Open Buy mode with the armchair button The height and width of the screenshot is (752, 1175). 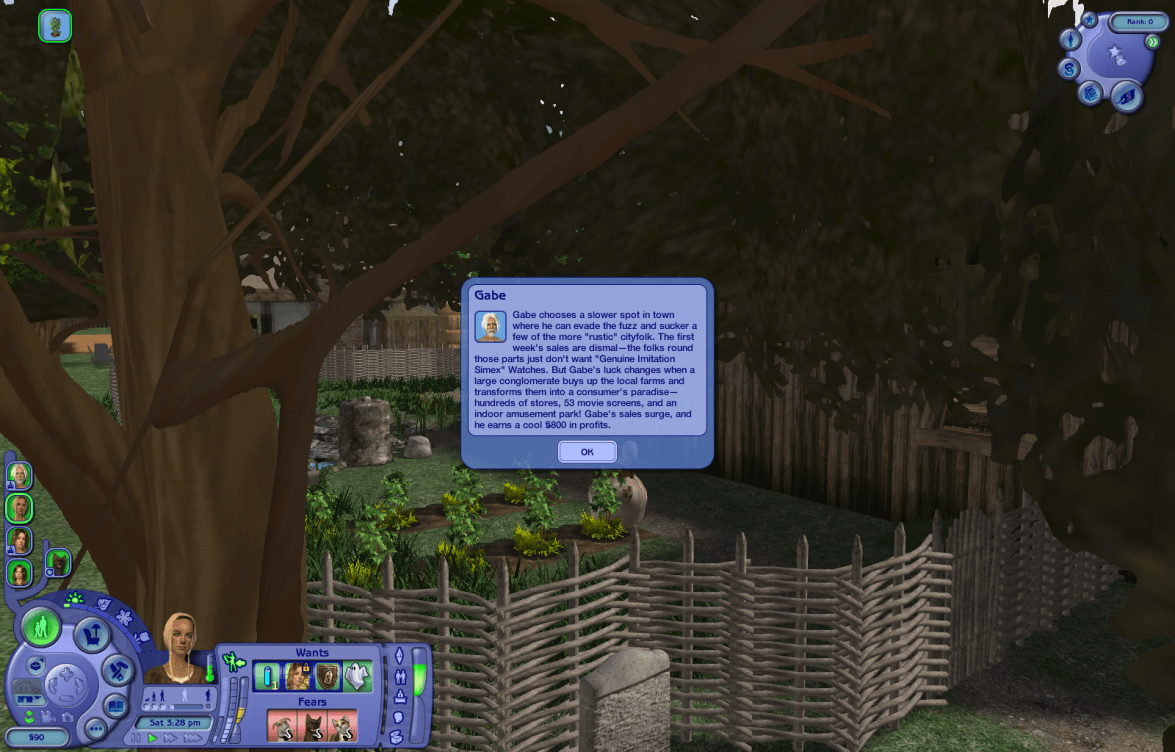[93, 633]
